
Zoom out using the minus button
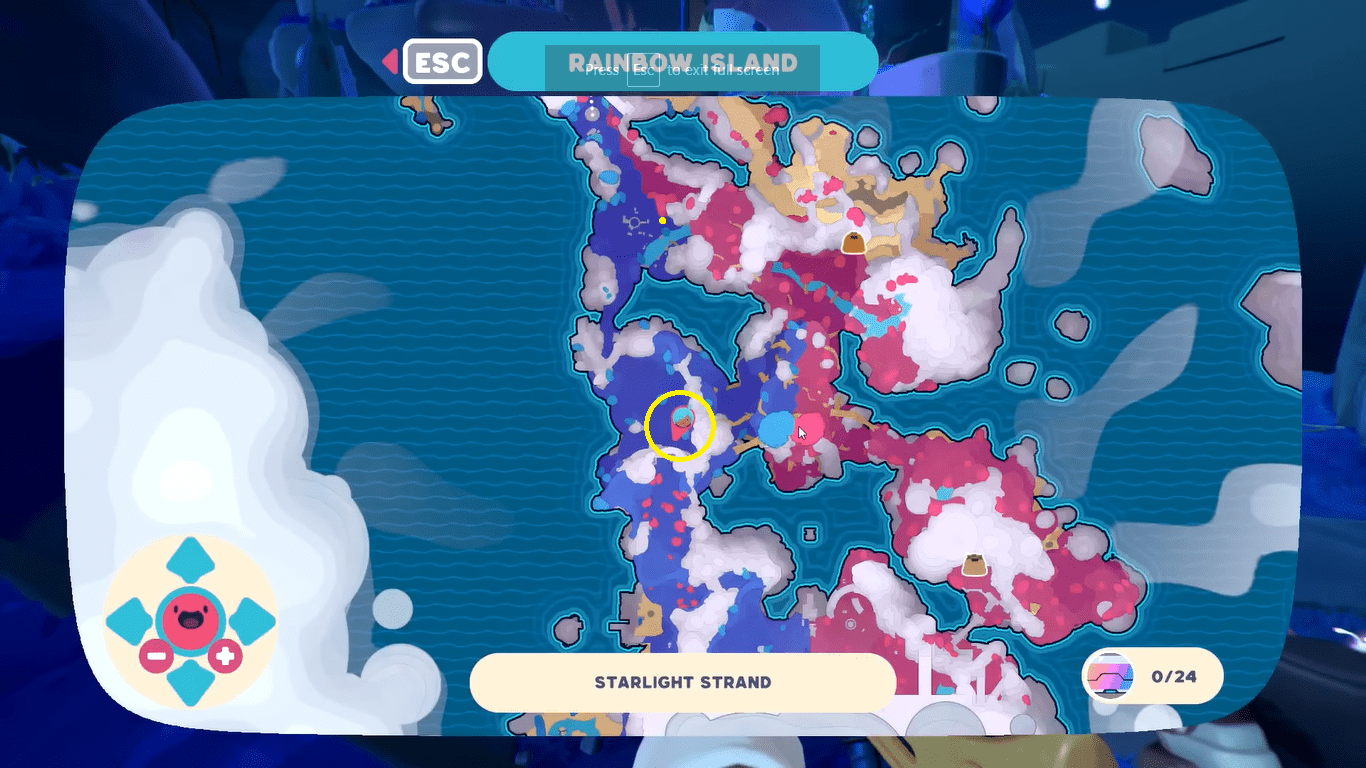point(155,658)
